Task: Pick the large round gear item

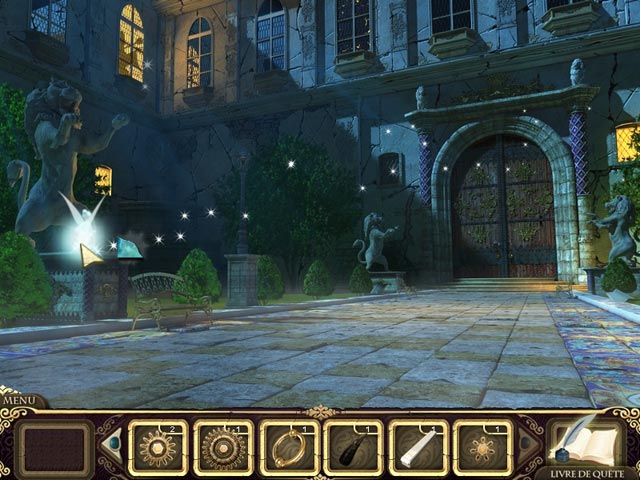Action: coord(224,447)
